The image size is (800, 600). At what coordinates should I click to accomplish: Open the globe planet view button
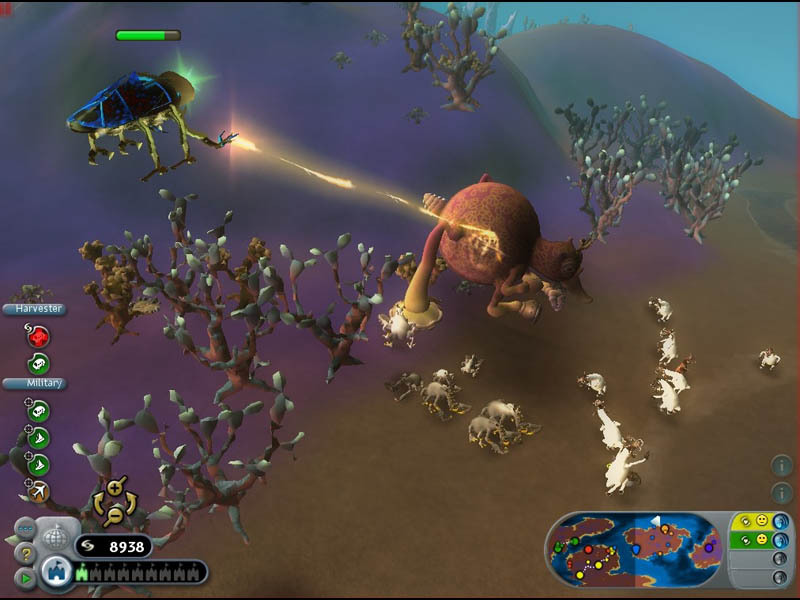57,538
